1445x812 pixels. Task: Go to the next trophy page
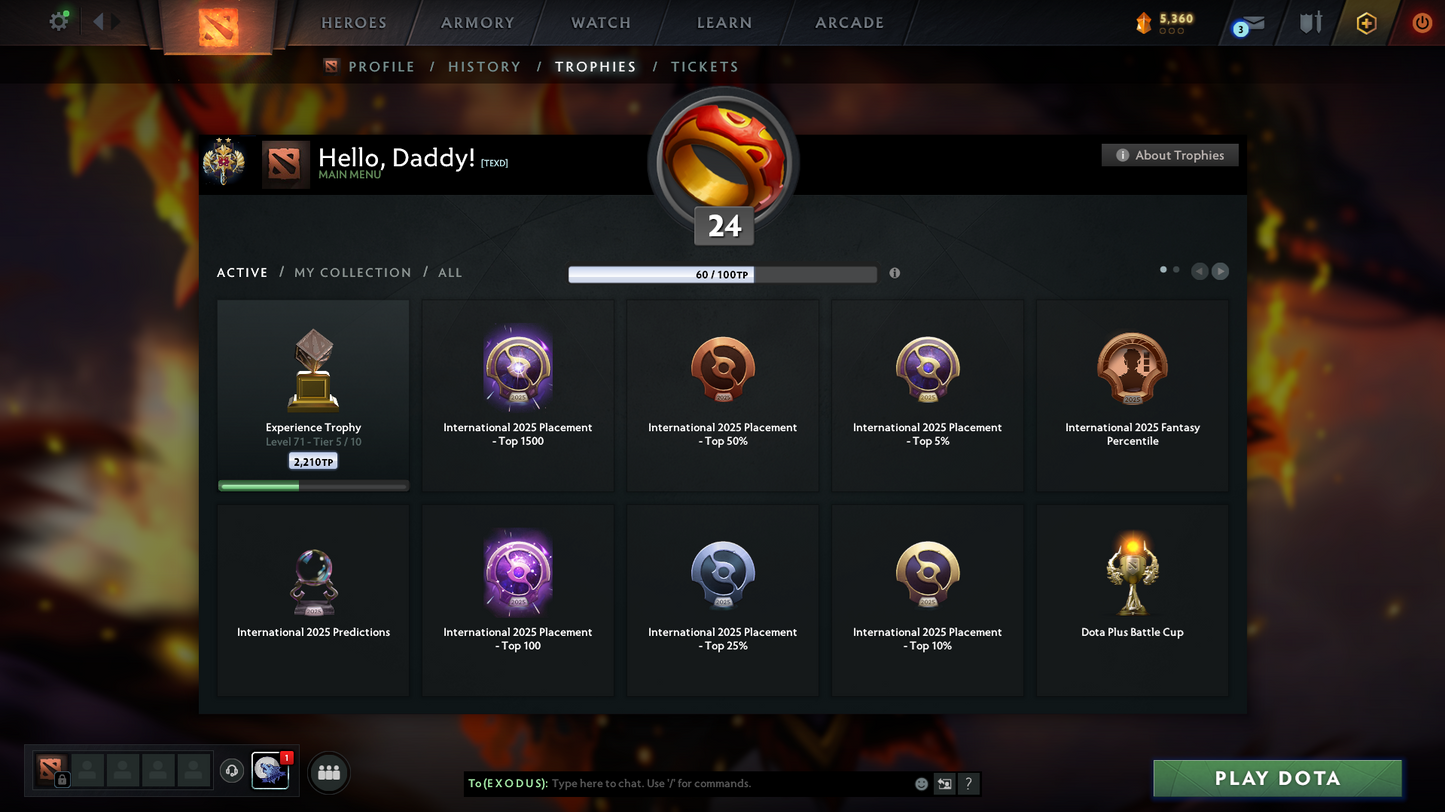(x=1220, y=271)
